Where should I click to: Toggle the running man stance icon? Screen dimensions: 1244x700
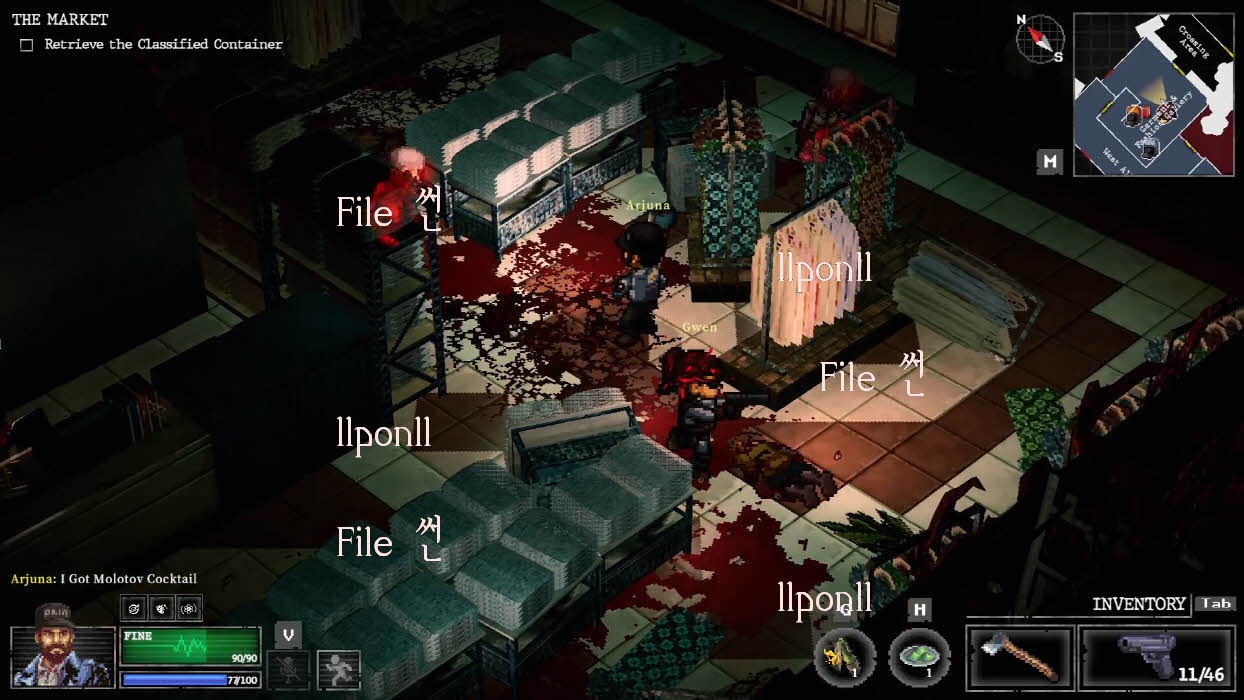pyautogui.click(x=338, y=669)
